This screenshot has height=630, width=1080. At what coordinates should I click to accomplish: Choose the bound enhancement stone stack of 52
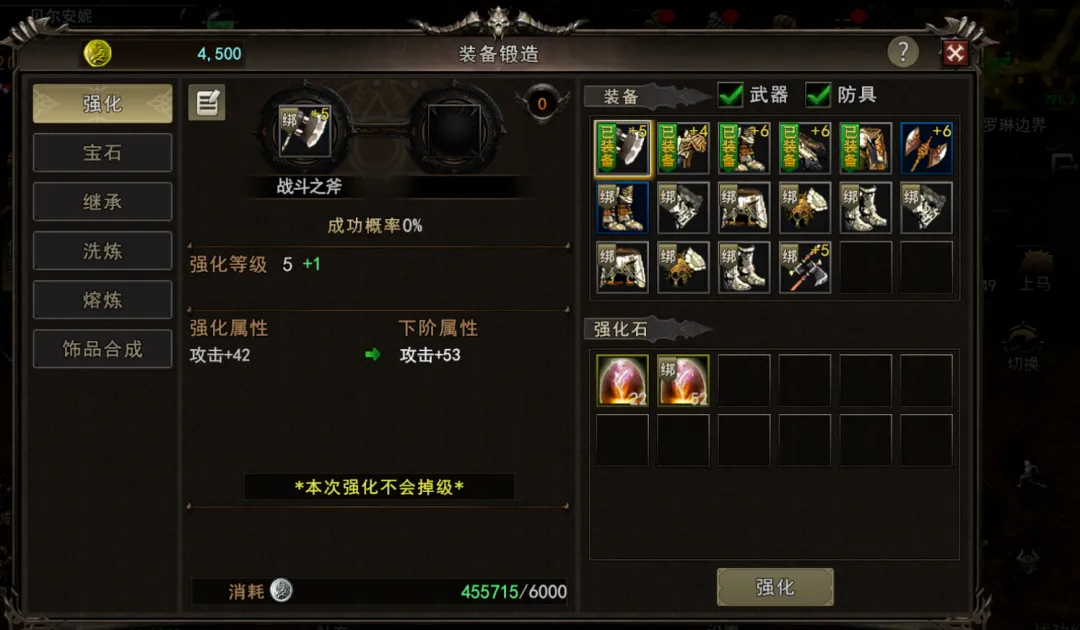point(683,381)
